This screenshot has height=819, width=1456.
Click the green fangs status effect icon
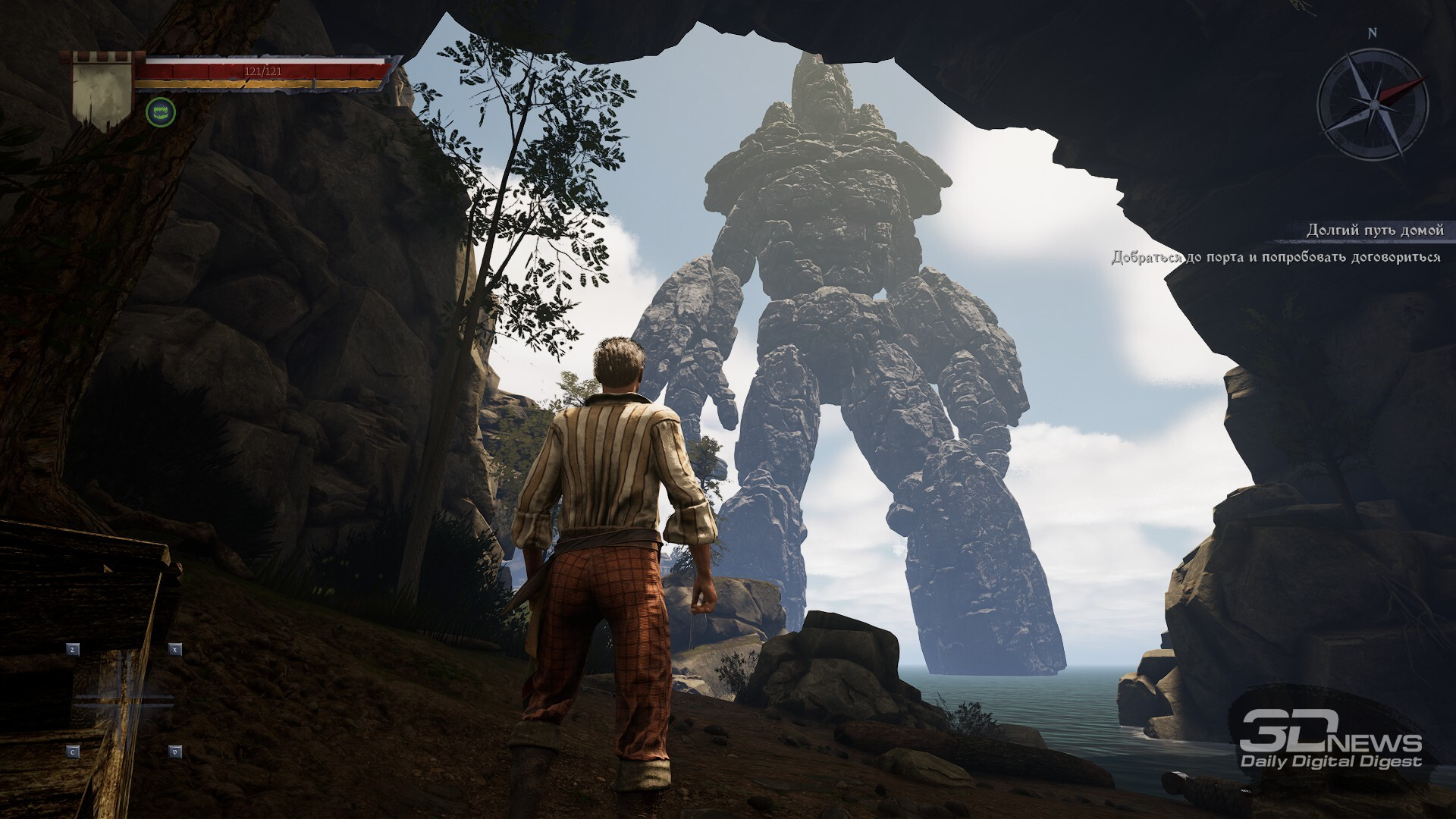tap(161, 112)
